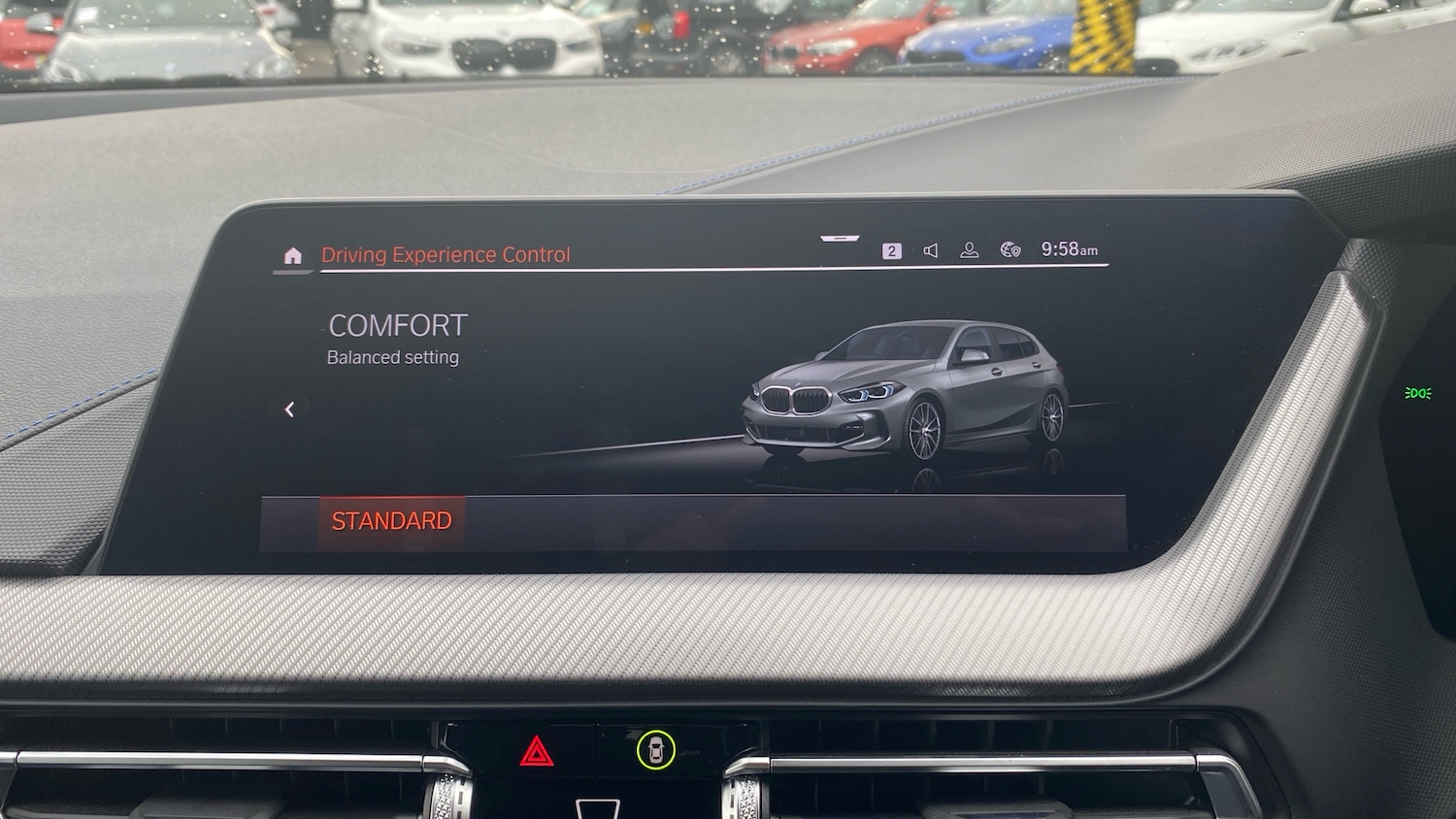1456x819 pixels.
Task: Tap the clock showing 9:58am
Action: 1070,249
